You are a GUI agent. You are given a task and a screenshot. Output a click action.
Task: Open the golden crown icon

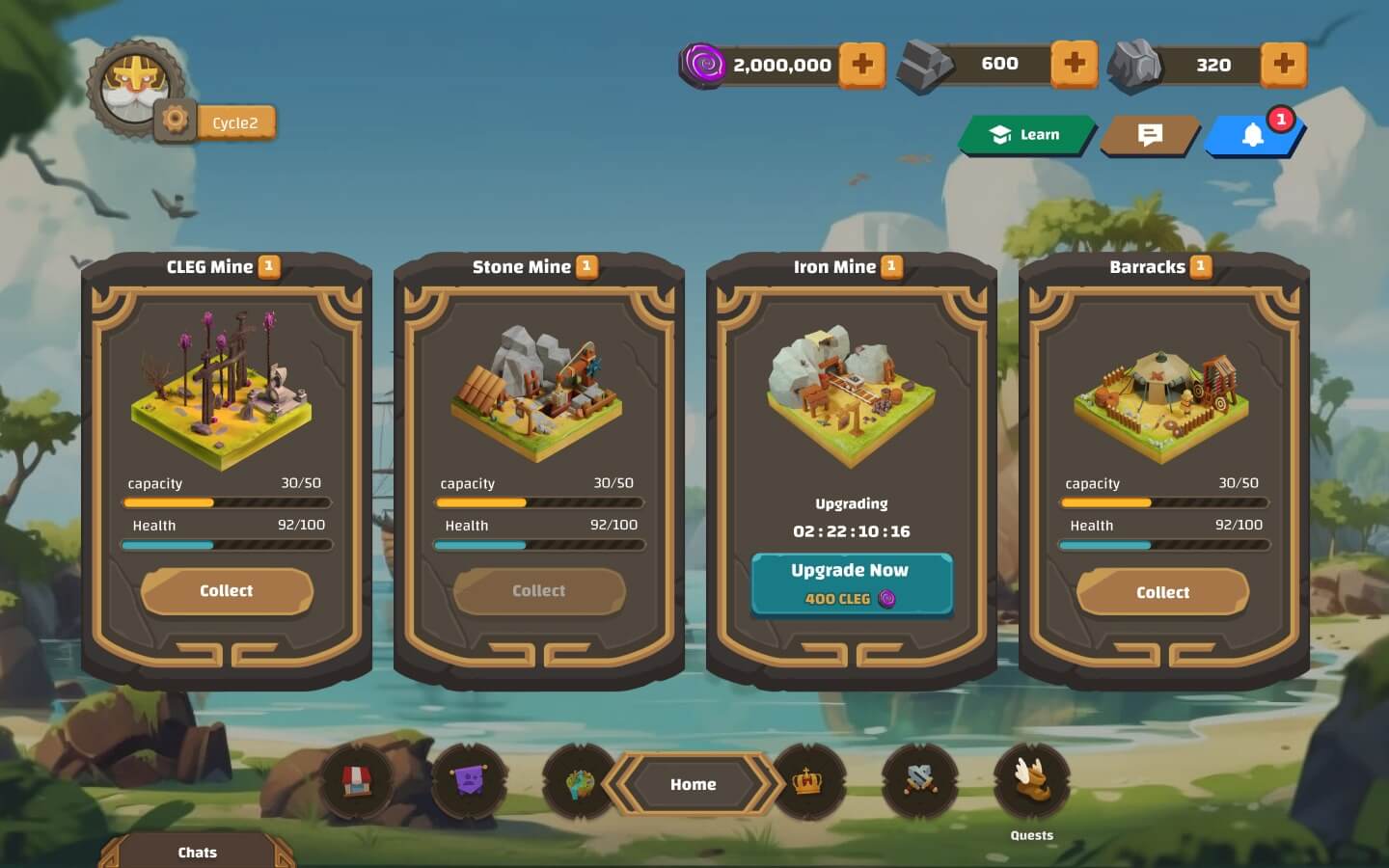point(807,781)
